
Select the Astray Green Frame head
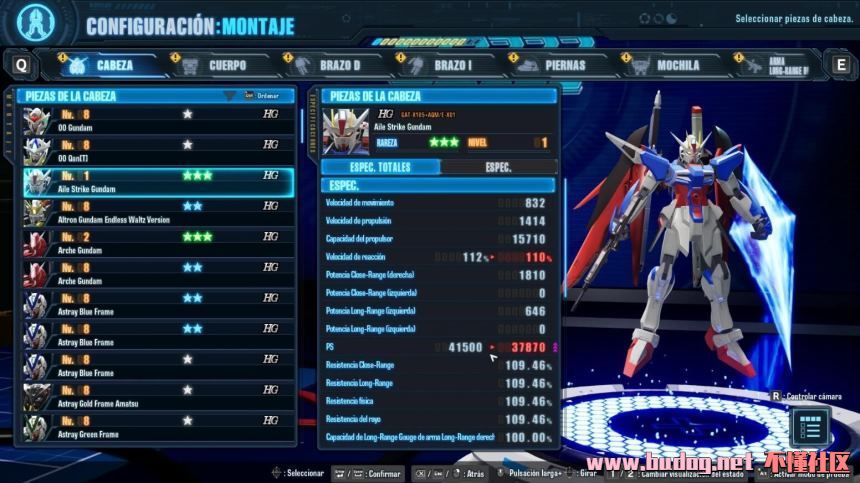click(158, 428)
